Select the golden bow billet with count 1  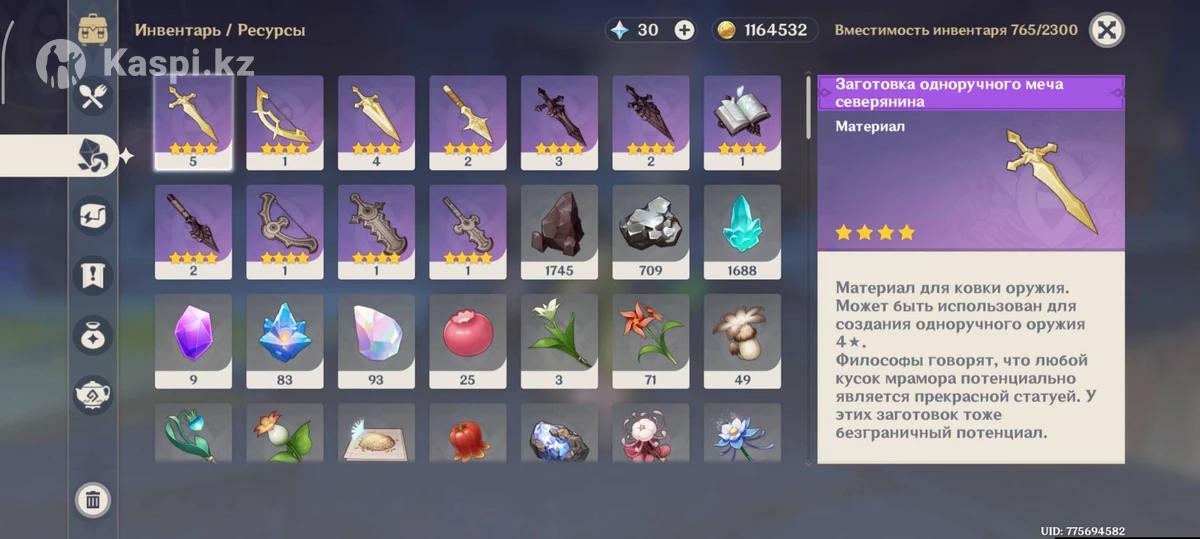point(284,121)
